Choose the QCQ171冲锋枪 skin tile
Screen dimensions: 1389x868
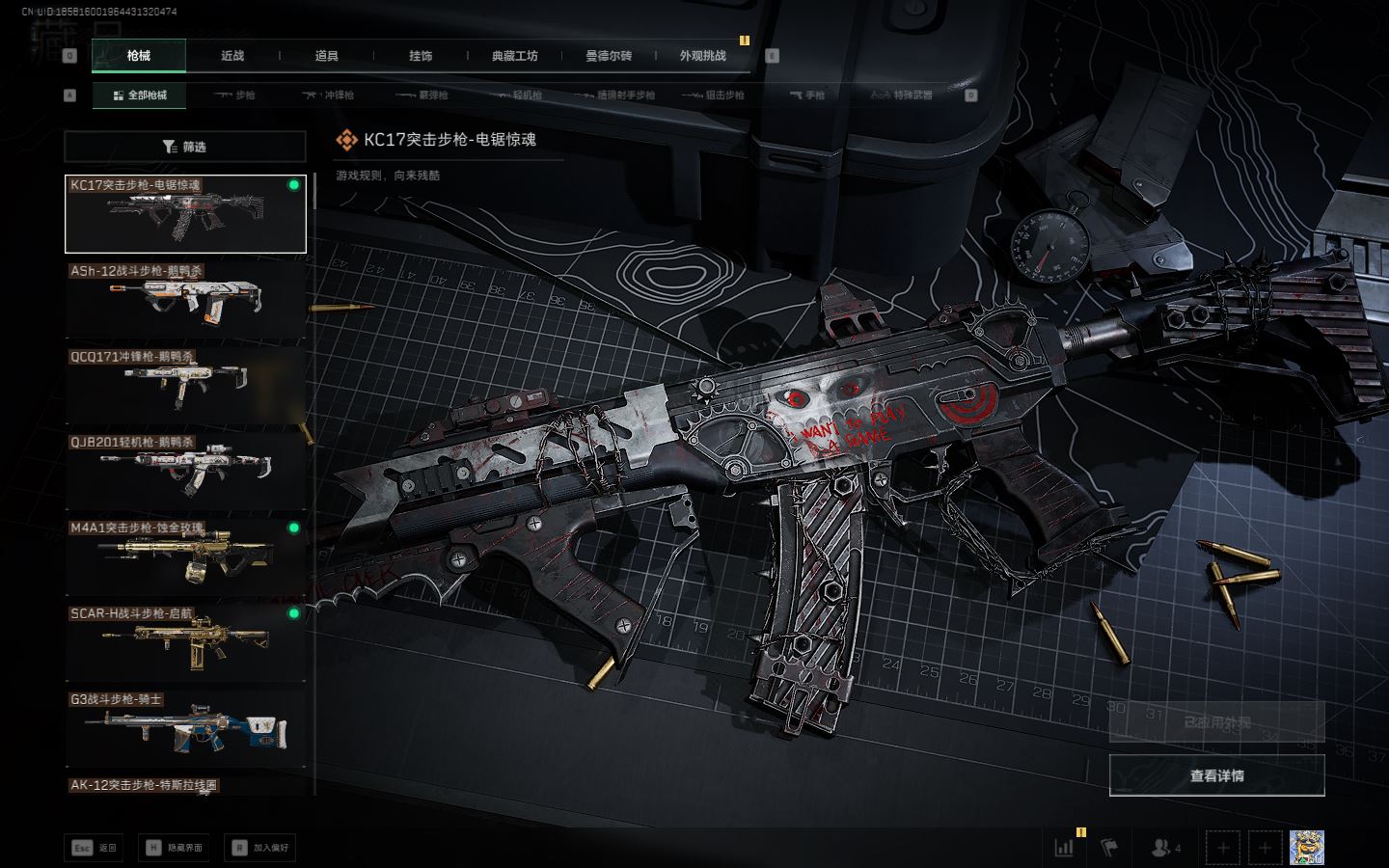pyautogui.click(x=185, y=386)
